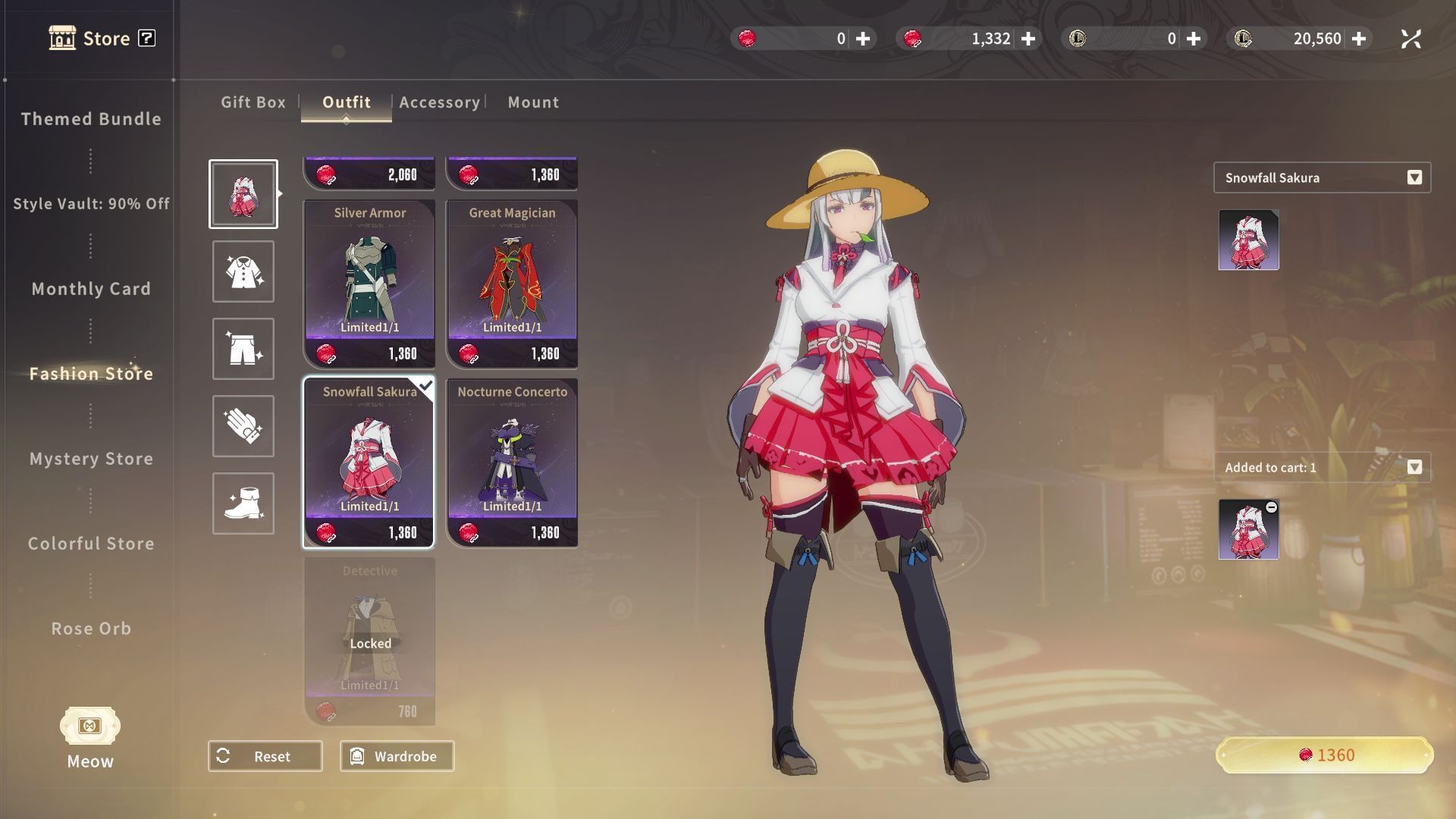
Task: Filter by tops shirt category
Action: [243, 271]
